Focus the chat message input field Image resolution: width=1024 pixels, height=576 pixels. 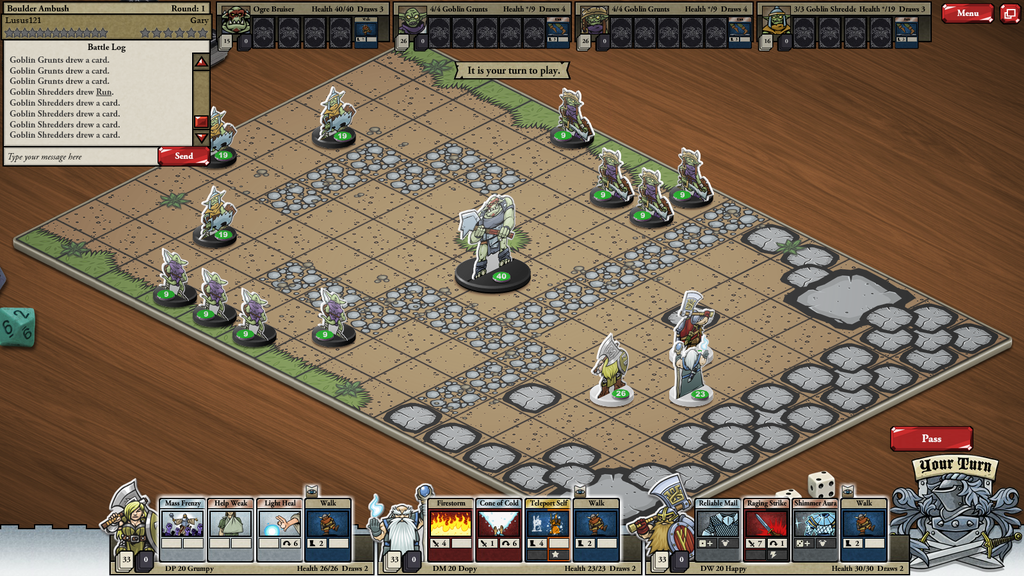point(80,157)
